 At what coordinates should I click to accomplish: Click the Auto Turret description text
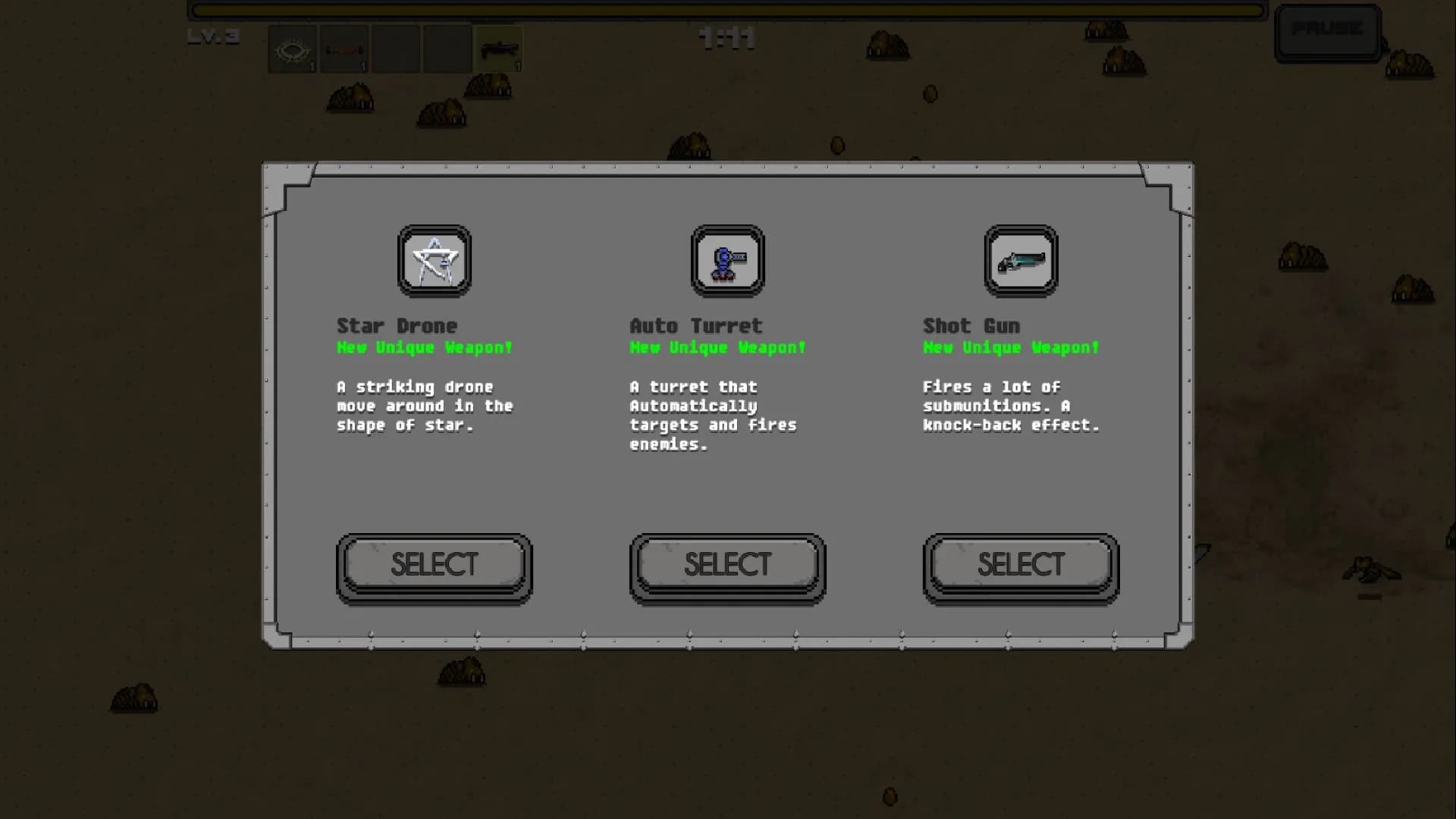[713, 416]
